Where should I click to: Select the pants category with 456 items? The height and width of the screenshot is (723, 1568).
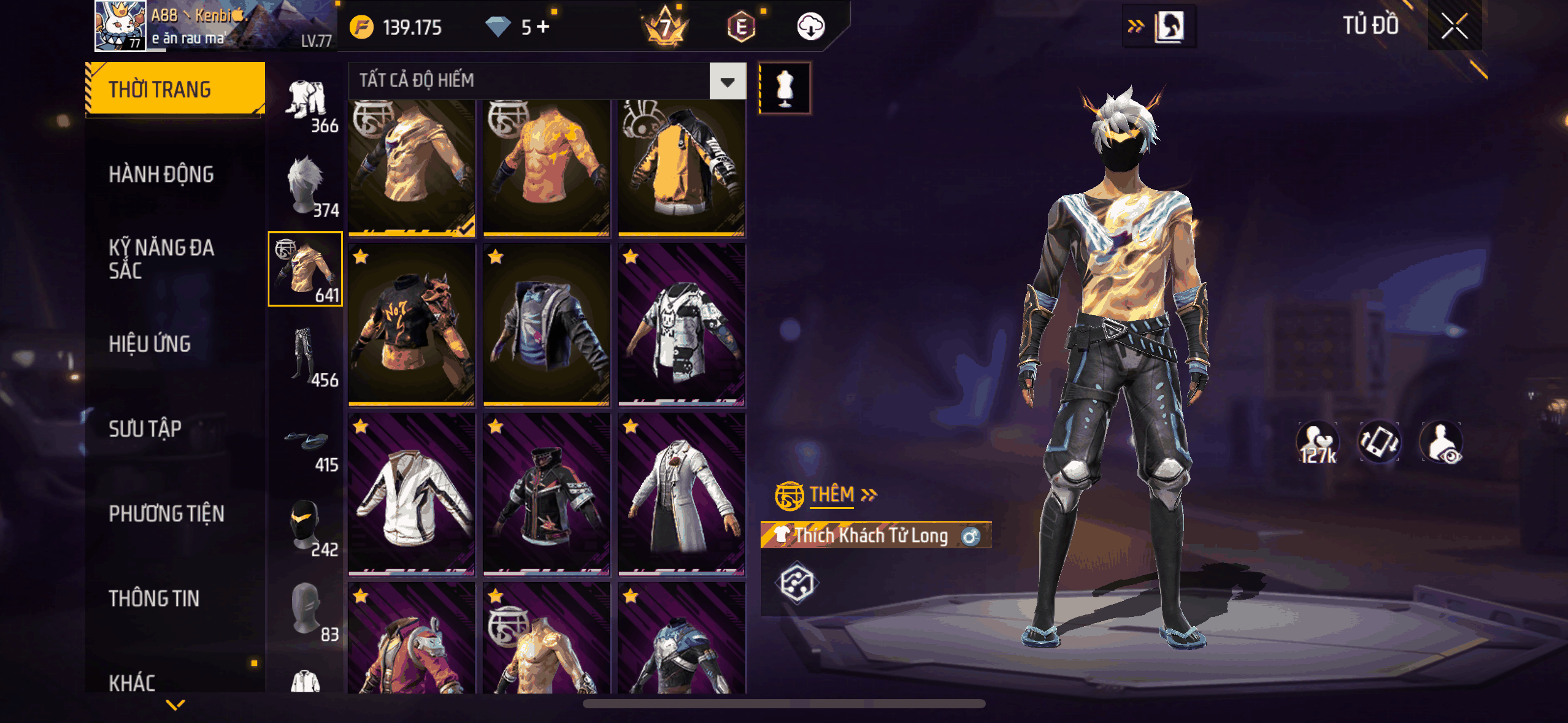(306, 356)
